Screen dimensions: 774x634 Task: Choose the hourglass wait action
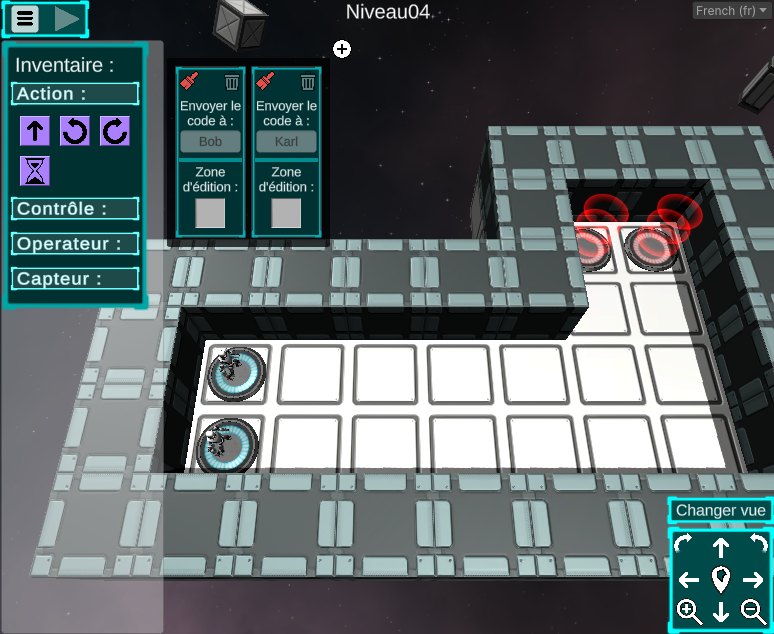click(x=35, y=171)
